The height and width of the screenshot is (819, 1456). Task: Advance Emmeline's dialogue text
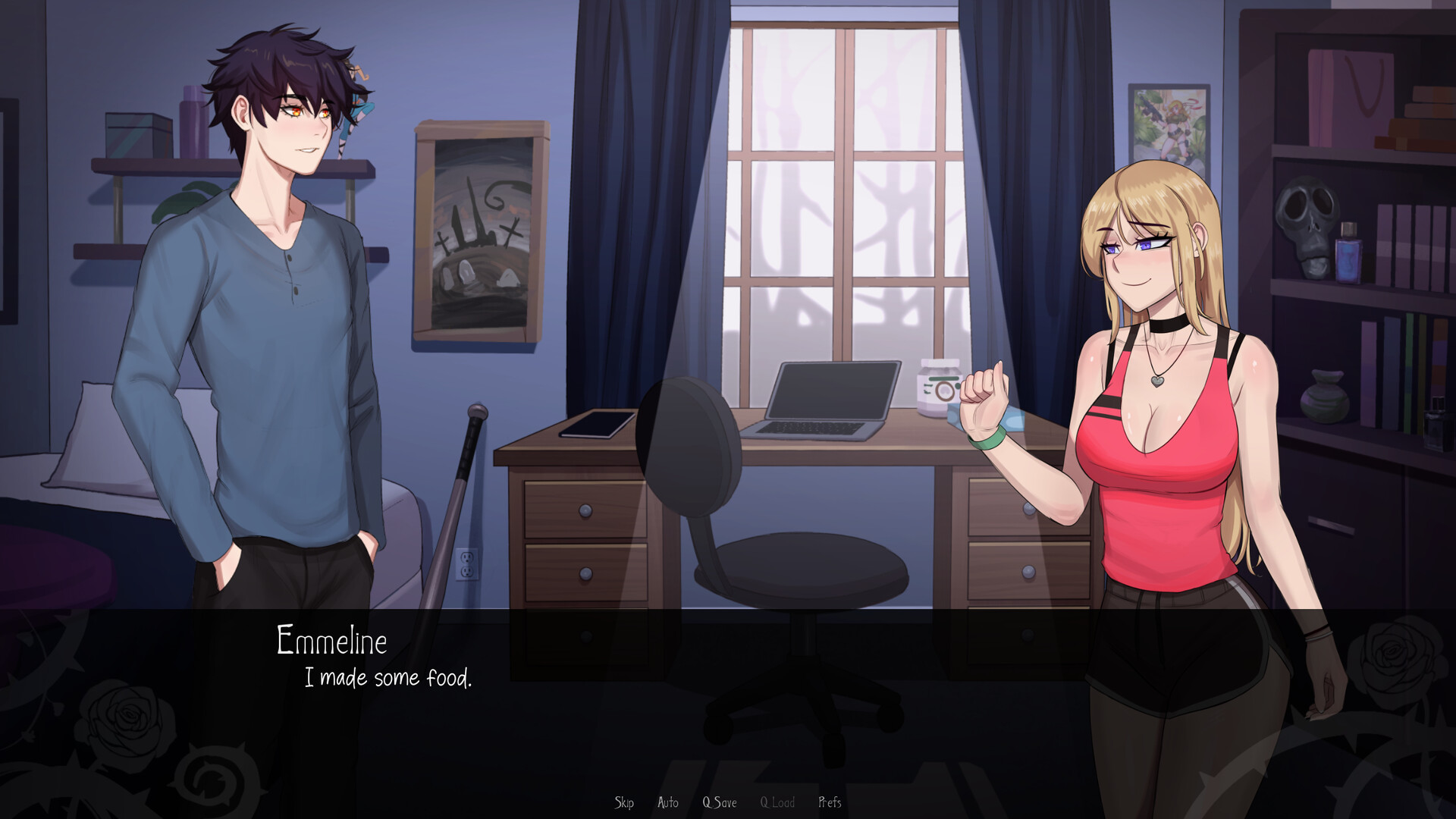point(388,678)
